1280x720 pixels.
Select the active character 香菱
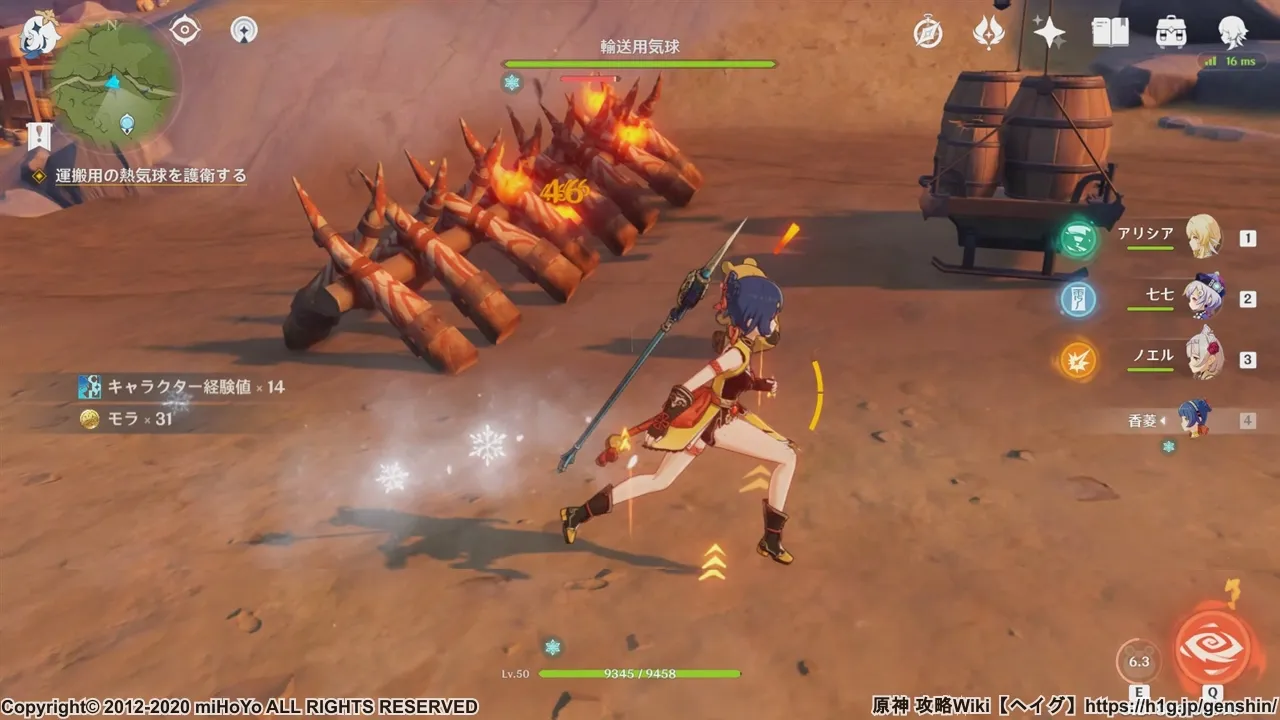click(1195, 419)
